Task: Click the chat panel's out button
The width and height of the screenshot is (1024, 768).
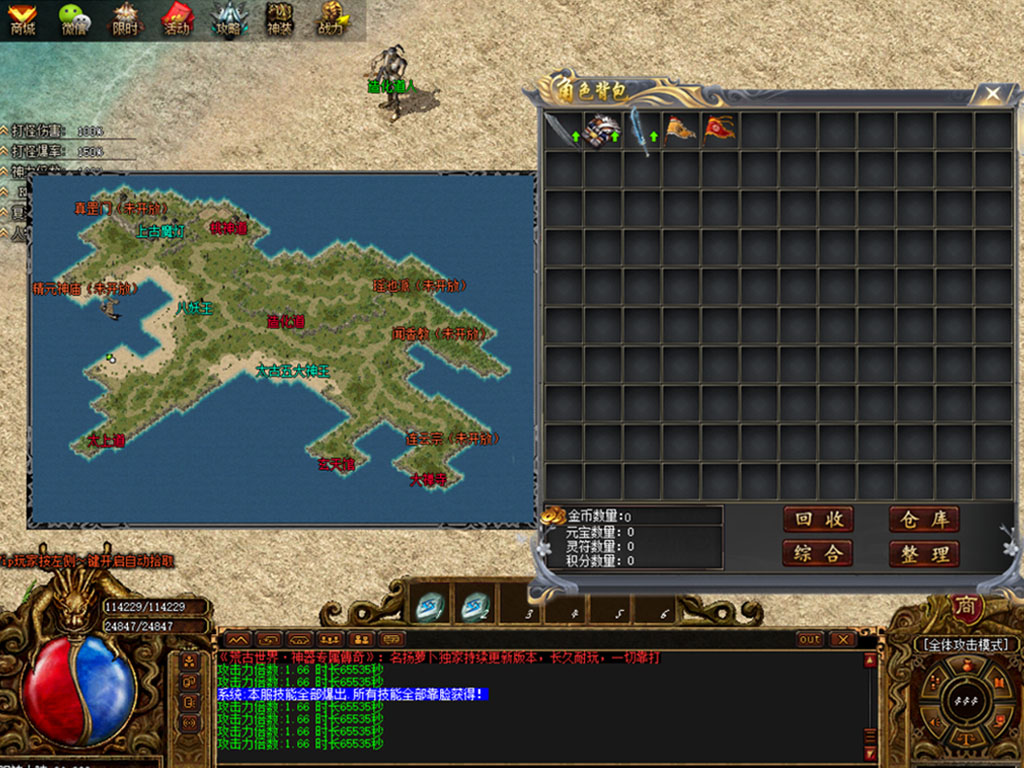Action: pos(809,639)
